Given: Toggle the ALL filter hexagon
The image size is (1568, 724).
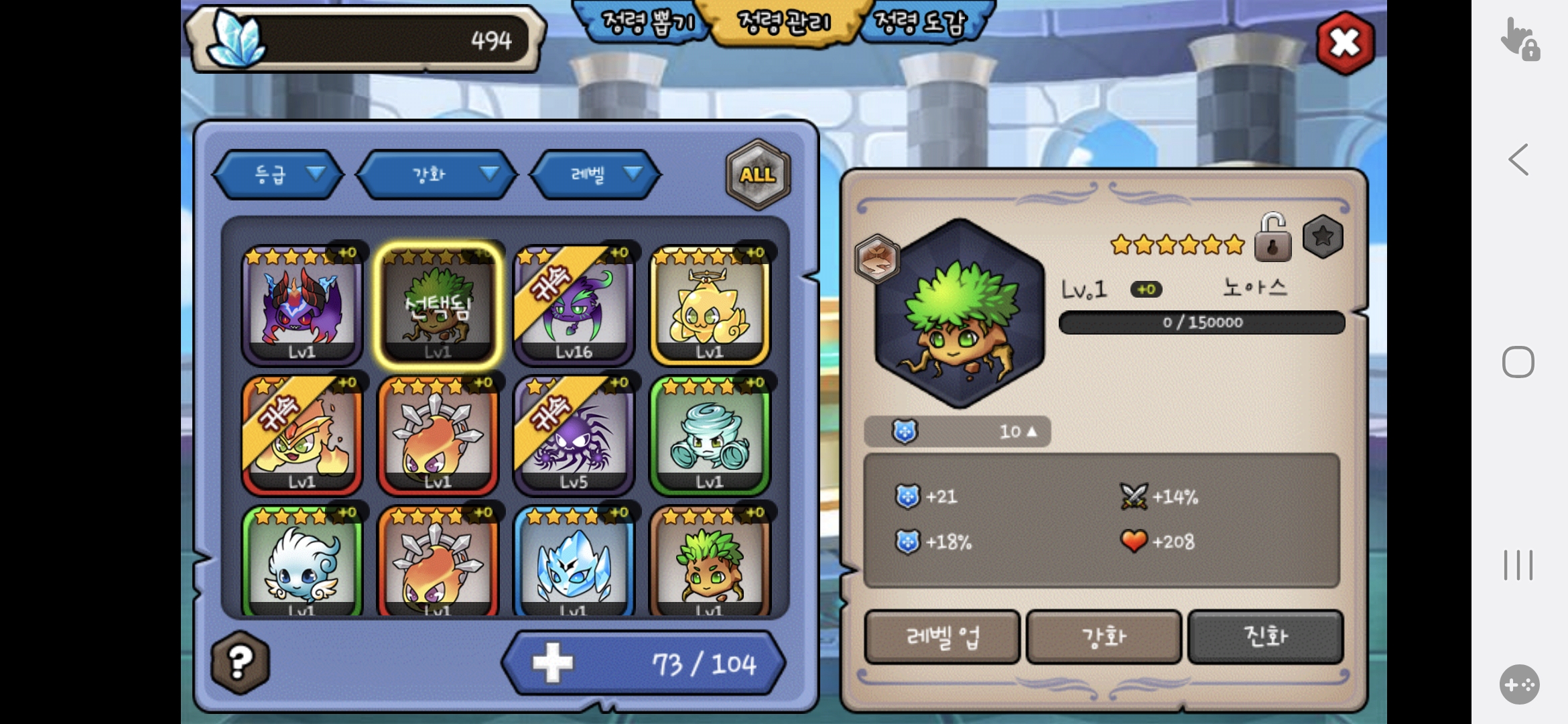Looking at the screenshot, I should point(758,175).
